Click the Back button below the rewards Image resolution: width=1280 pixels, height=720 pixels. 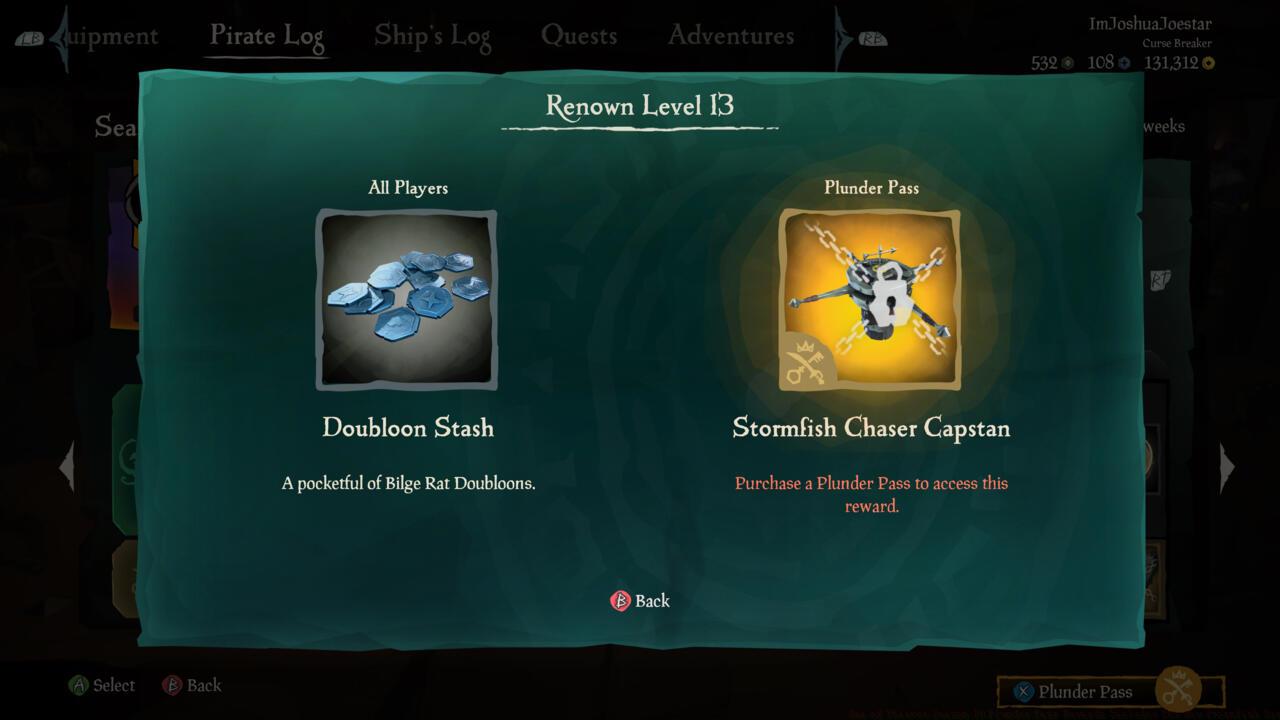click(x=640, y=600)
